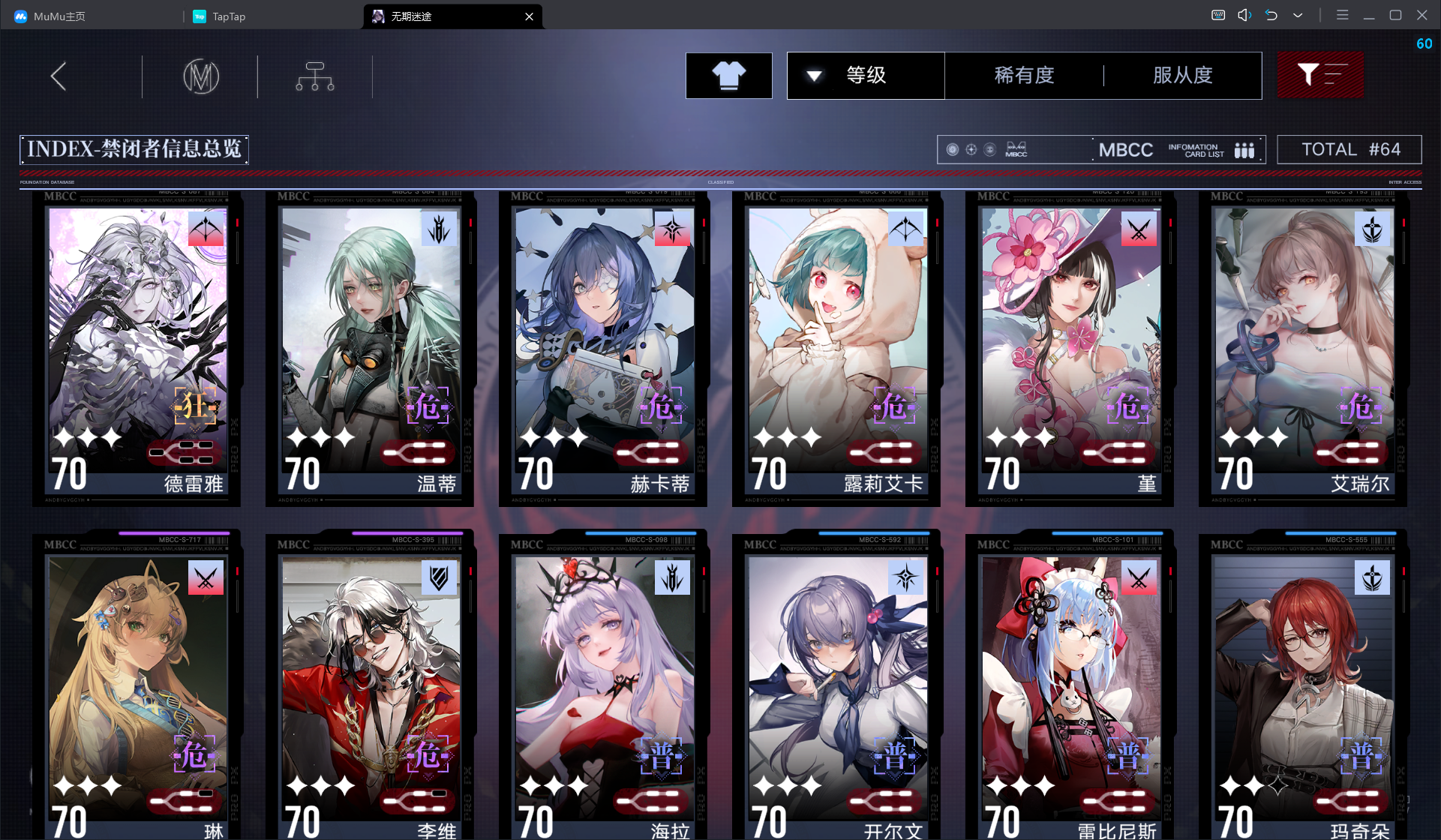Sort characters by 服从度
Viewport: 1441px width, 840px height.
[x=1182, y=76]
